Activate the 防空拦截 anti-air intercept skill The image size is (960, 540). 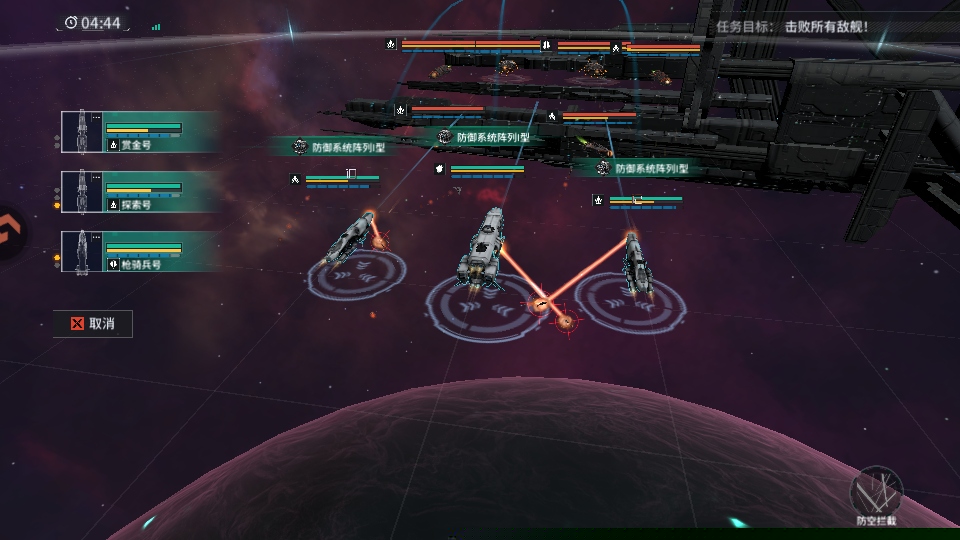[876, 493]
